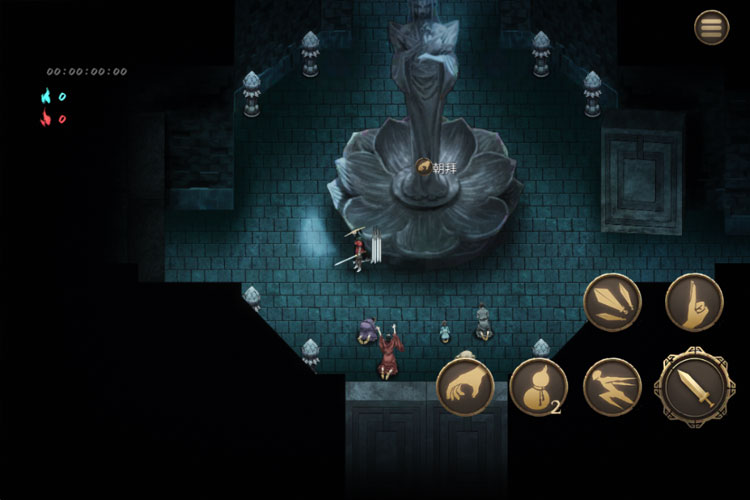Open the hamburger menu button
The height and width of the screenshot is (500, 750).
(712, 27)
